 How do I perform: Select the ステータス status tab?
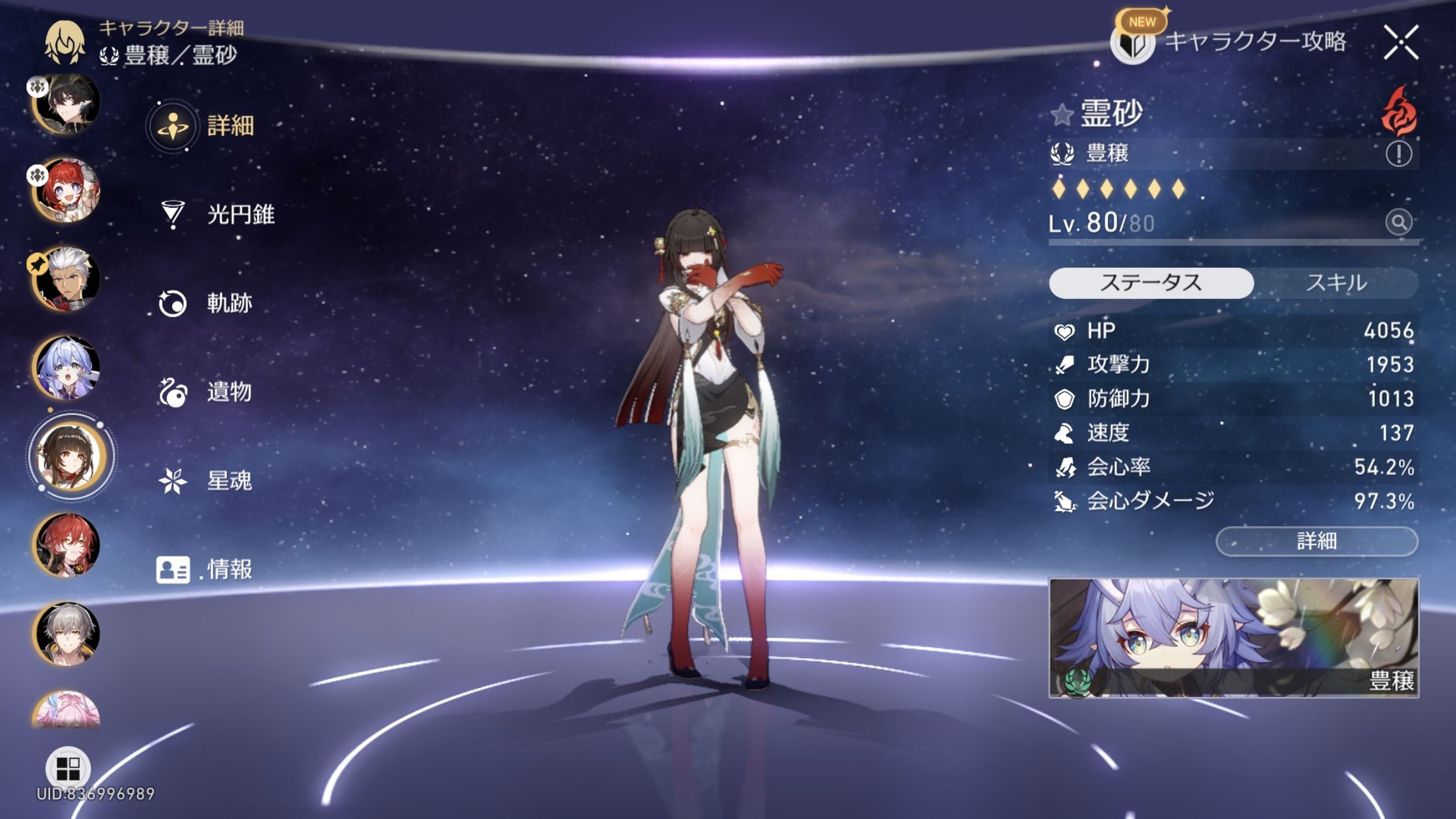(x=1151, y=283)
